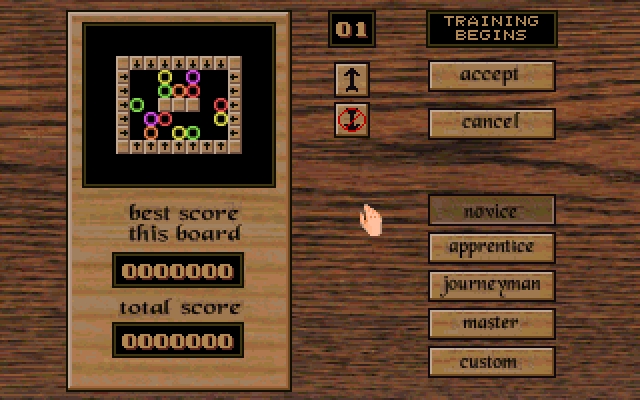This screenshot has width=640, height=400.
Task: Switch to journeyman difficulty
Action: [491, 285]
